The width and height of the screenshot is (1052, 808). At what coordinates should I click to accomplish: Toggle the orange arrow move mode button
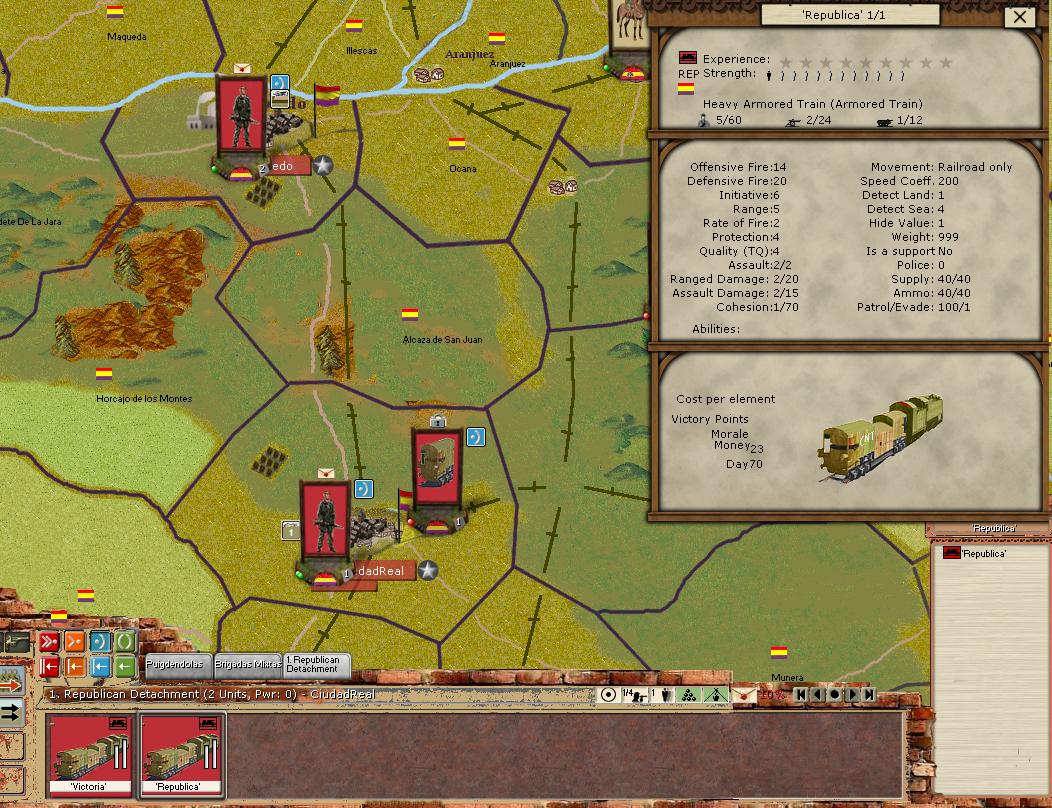coord(11,685)
